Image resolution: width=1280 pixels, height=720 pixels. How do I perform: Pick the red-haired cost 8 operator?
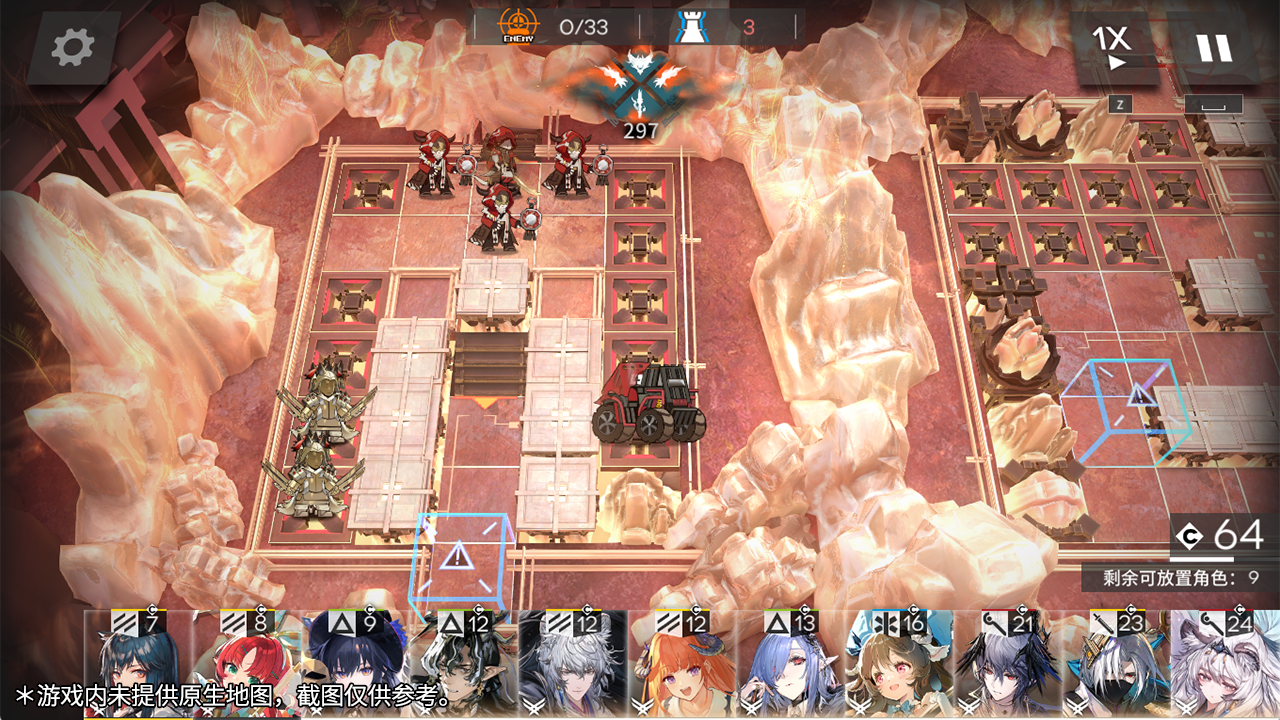[x=247, y=665]
